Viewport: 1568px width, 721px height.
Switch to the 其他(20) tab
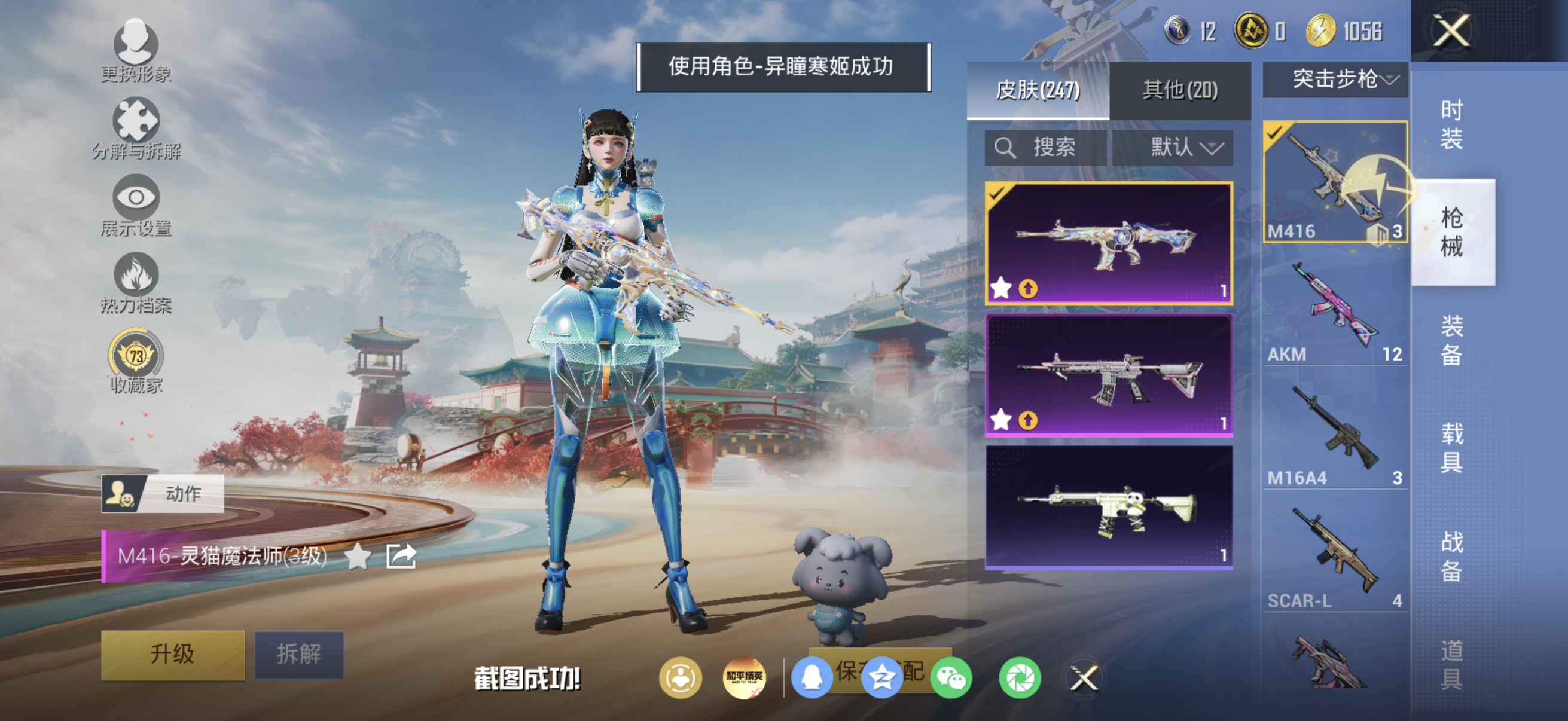[1180, 90]
